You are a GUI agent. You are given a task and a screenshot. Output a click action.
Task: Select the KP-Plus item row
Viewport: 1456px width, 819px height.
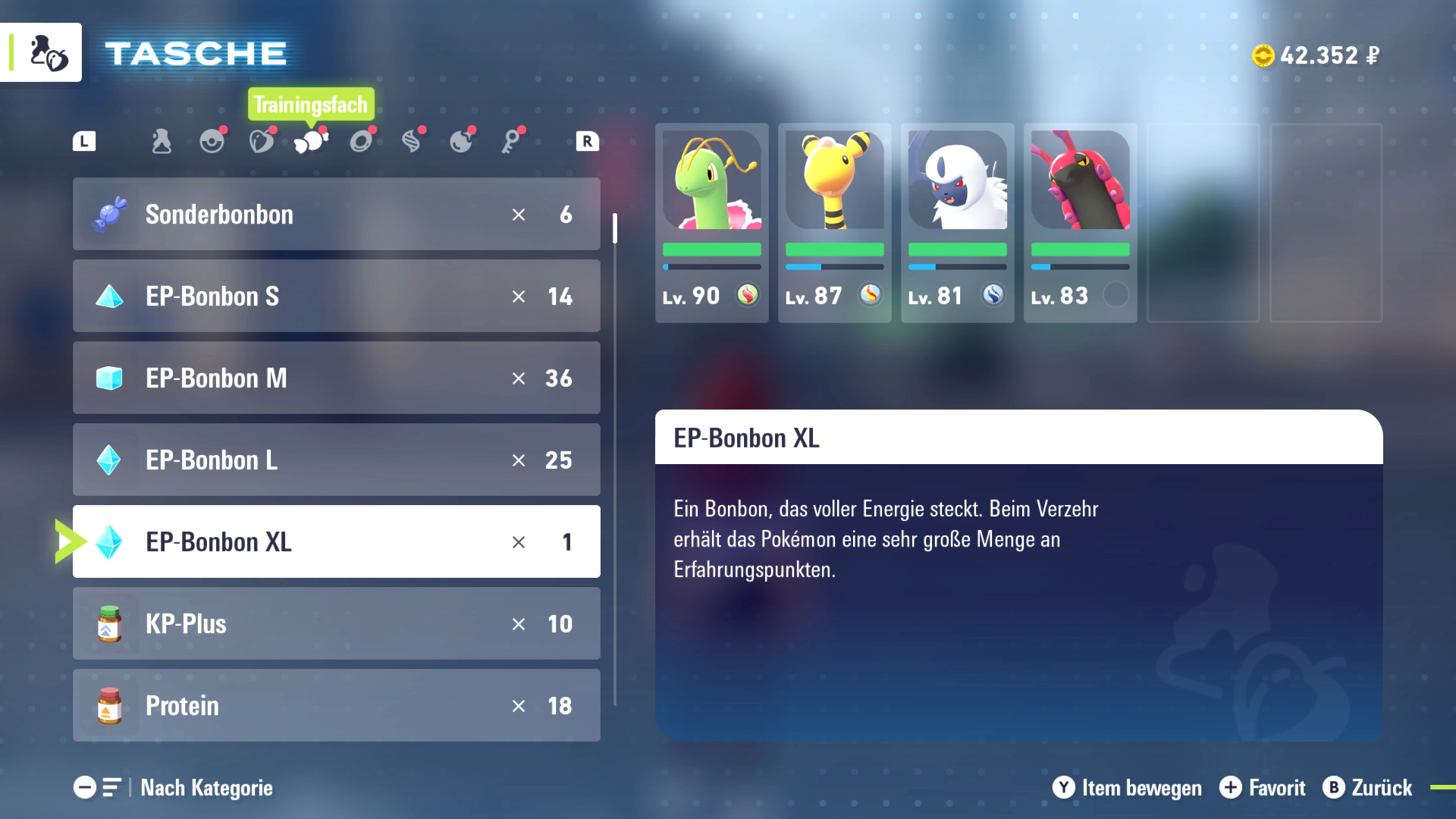coord(336,624)
